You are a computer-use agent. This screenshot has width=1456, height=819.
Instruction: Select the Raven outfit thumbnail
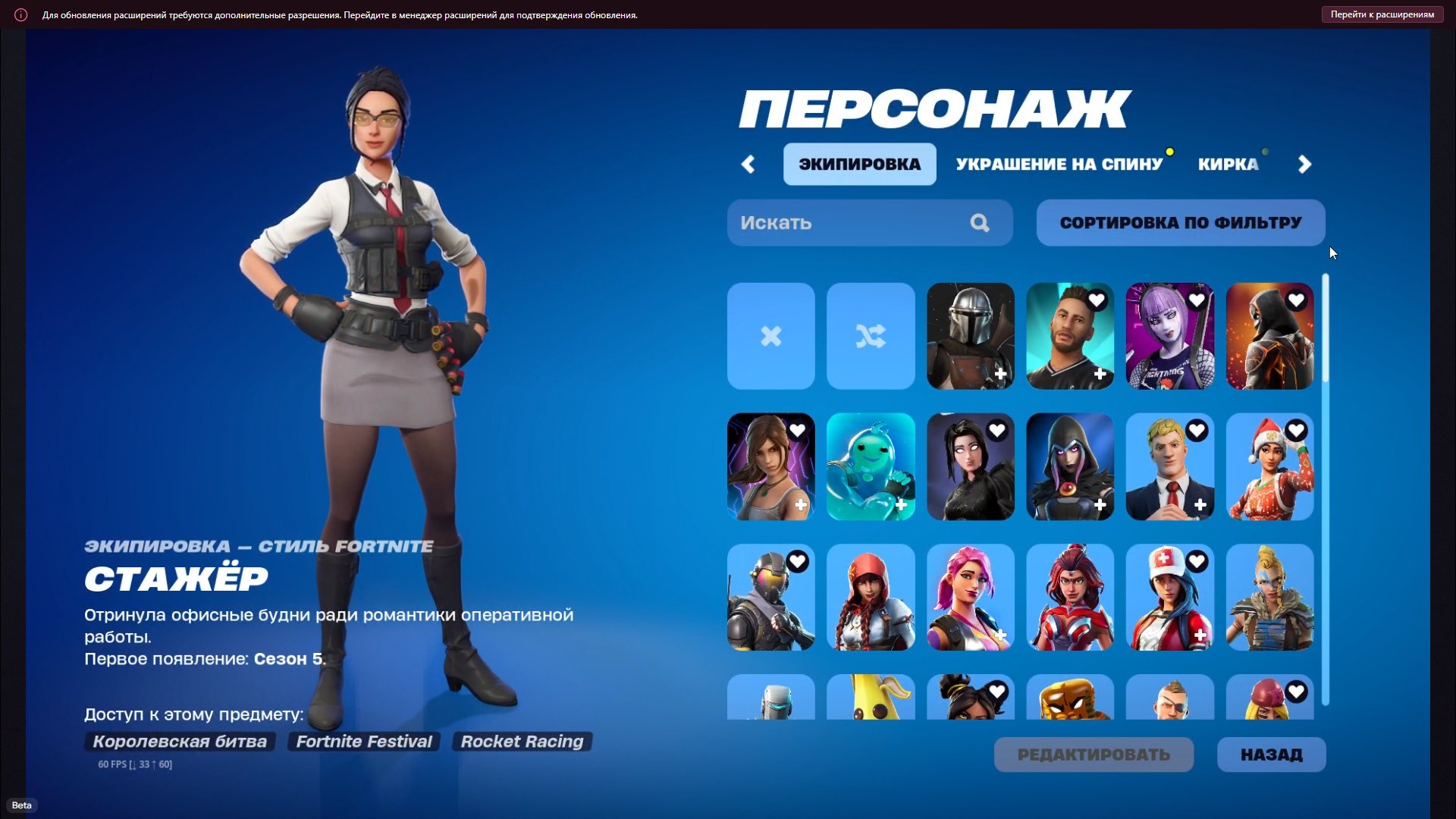(1070, 467)
